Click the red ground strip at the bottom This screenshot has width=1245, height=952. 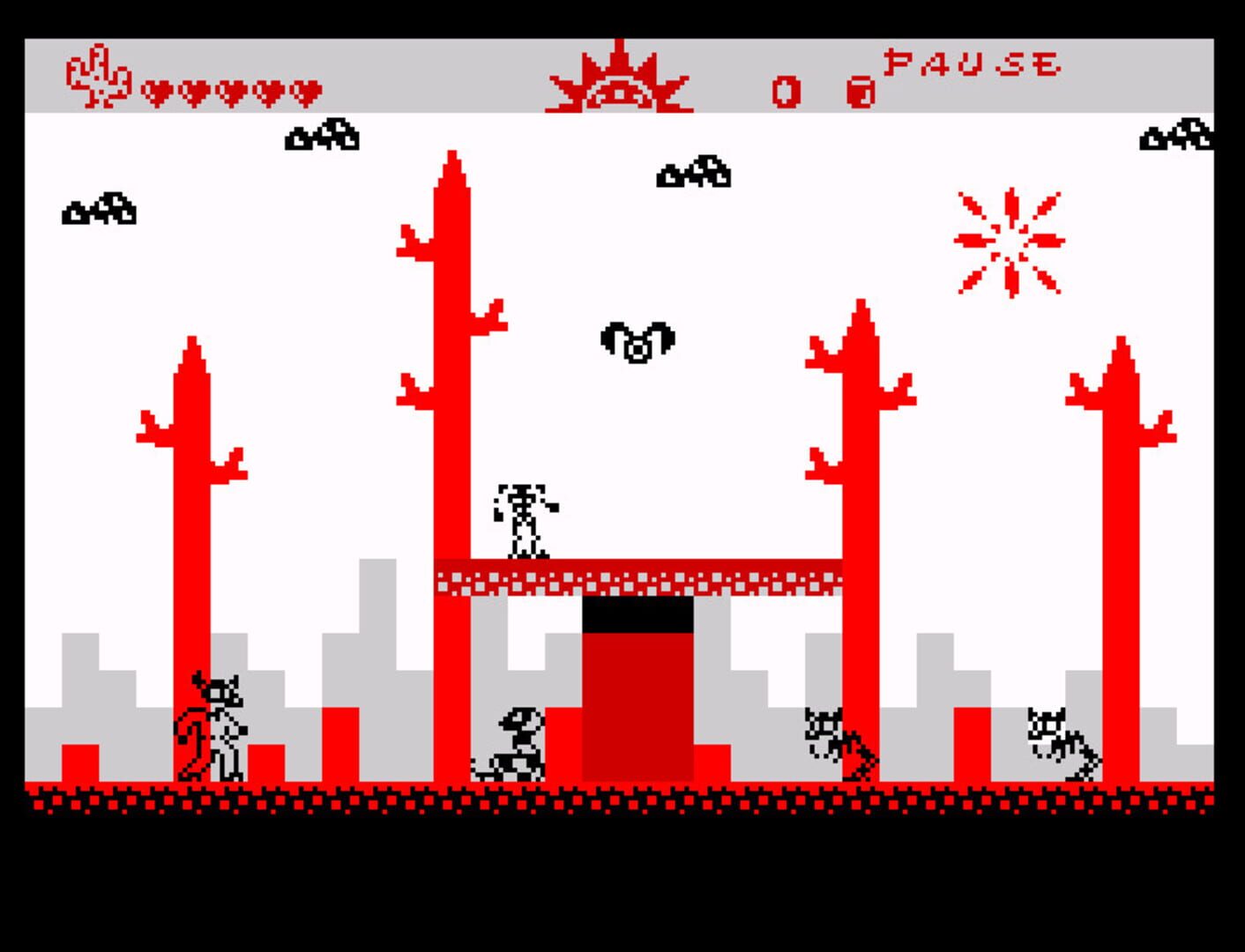coord(617,798)
